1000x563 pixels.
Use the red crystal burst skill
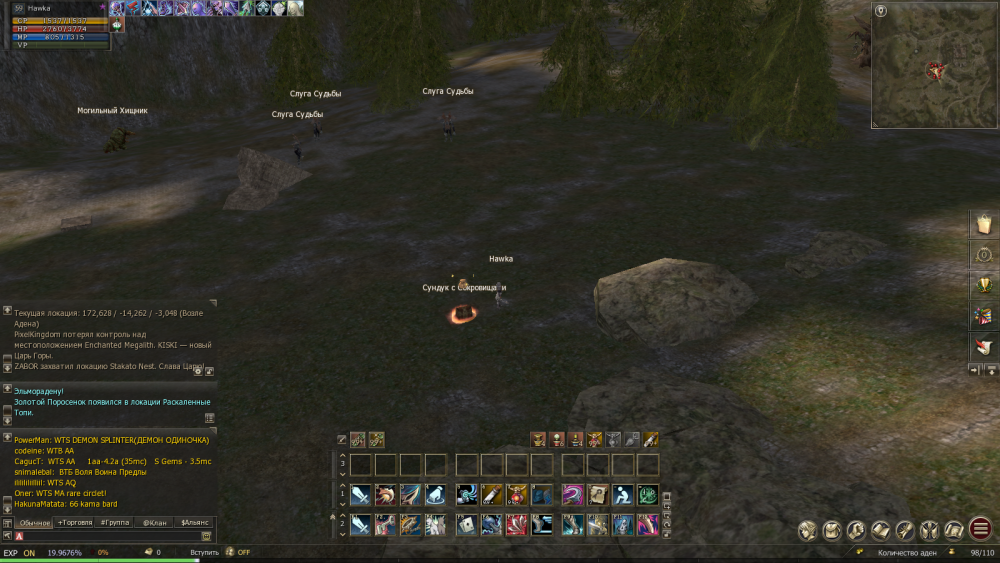pos(517,524)
